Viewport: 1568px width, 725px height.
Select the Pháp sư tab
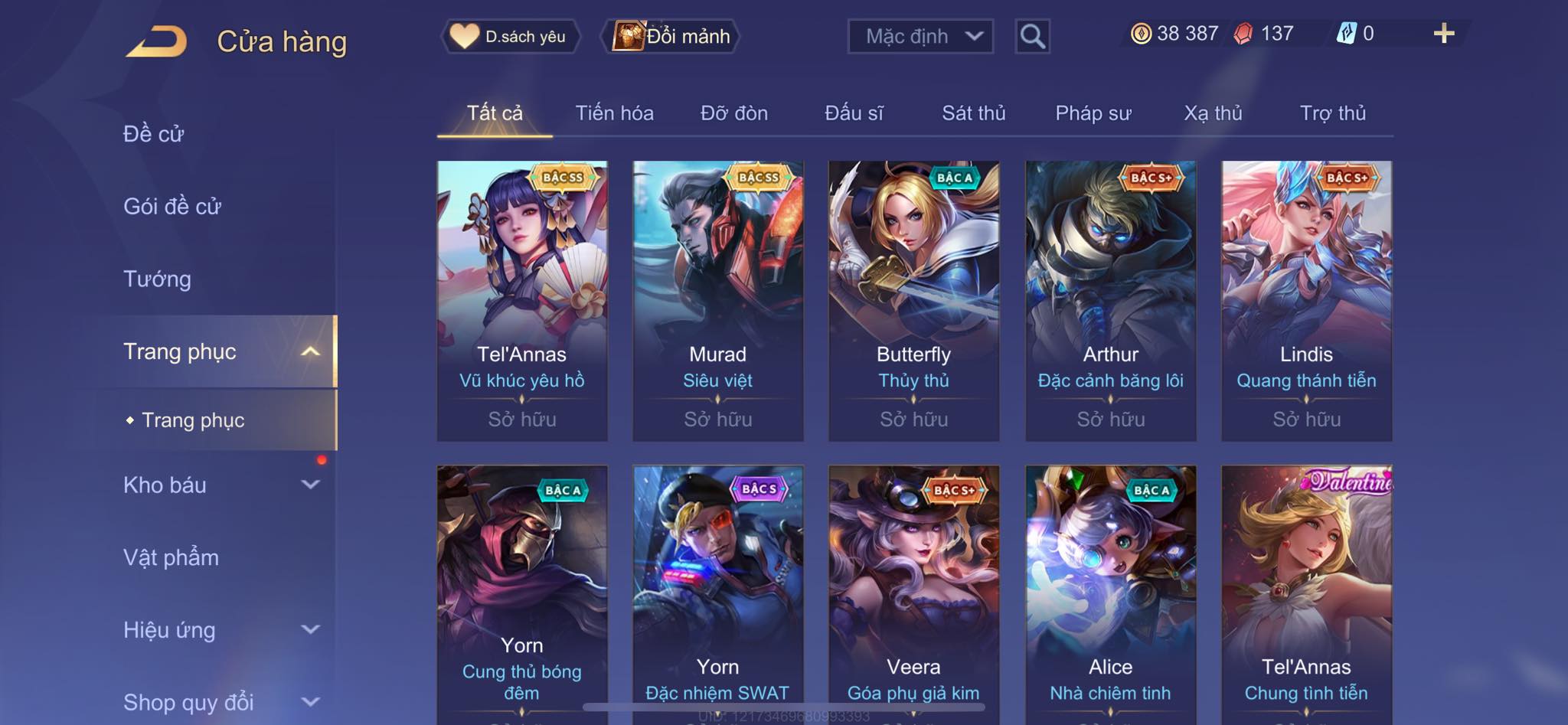pyautogui.click(x=1093, y=113)
